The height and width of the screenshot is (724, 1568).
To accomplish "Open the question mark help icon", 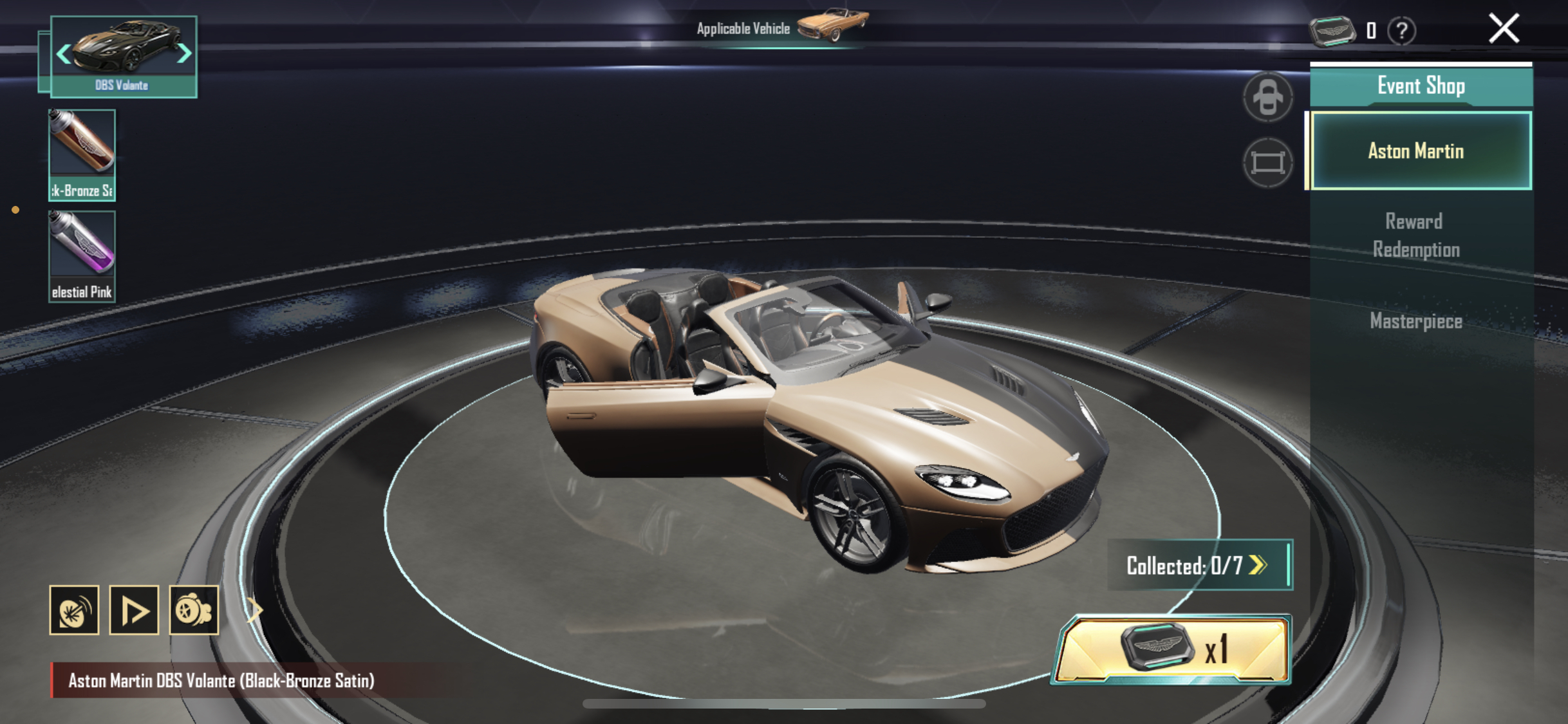I will click(x=1401, y=30).
